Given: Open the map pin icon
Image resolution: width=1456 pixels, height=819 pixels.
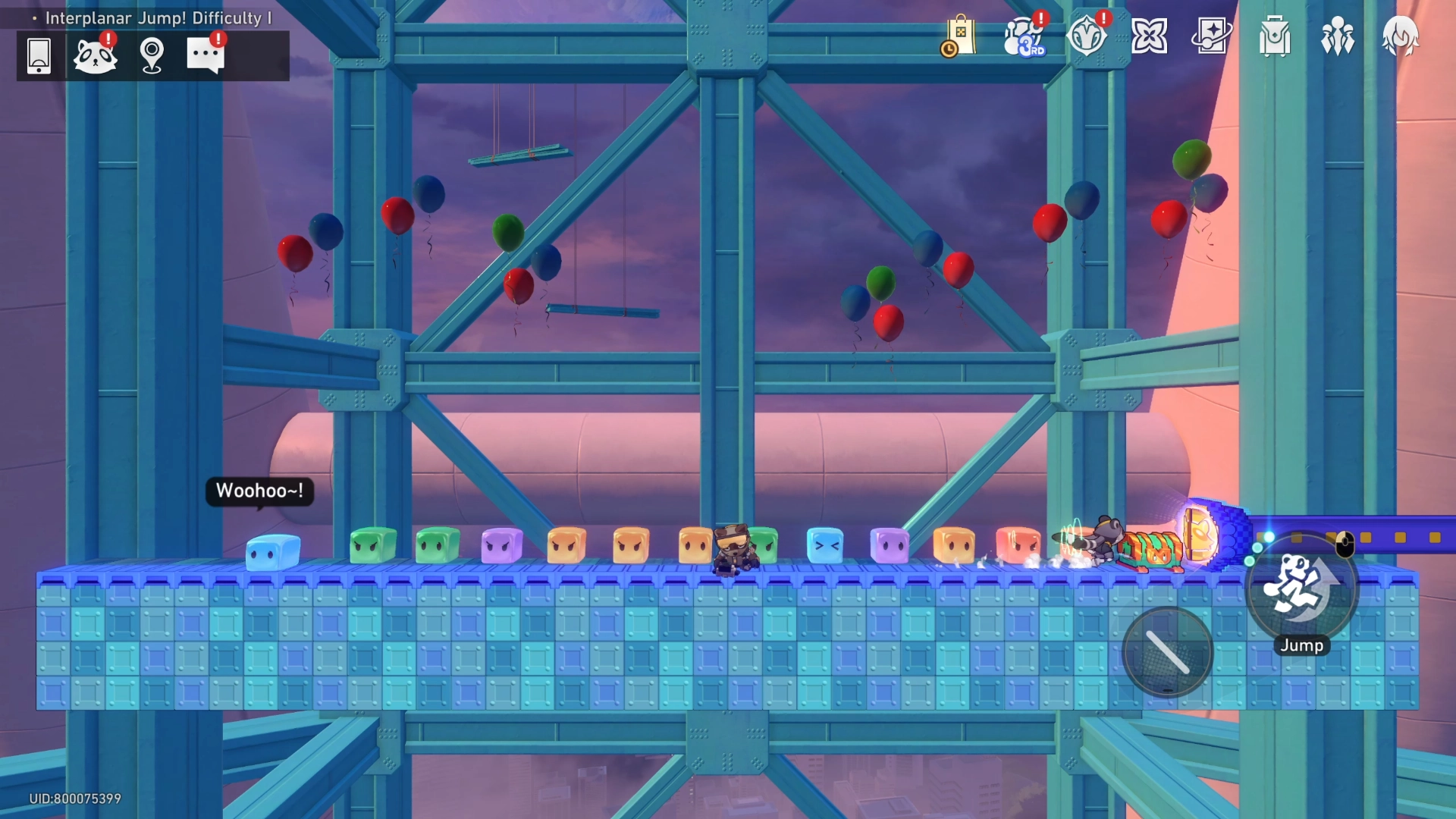Looking at the screenshot, I should (152, 55).
